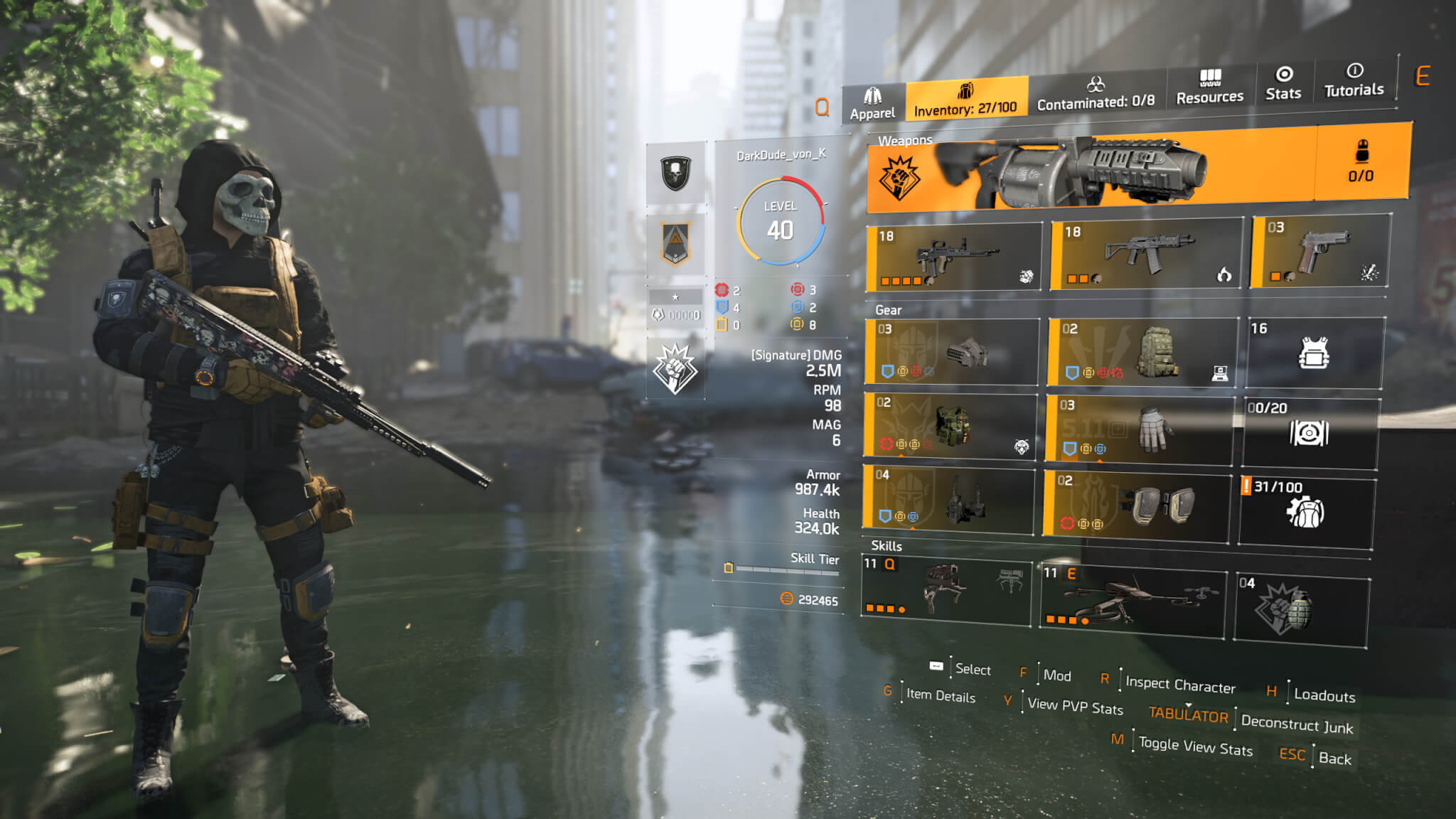Select the green backpack gear slot
This screenshot has height=819, width=1456.
tap(1143, 352)
